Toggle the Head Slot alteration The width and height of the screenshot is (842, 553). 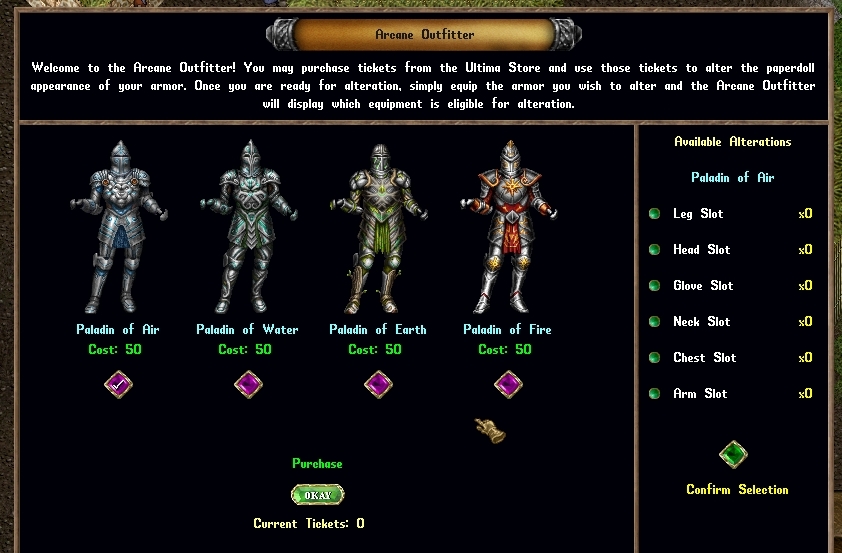[x=655, y=250]
